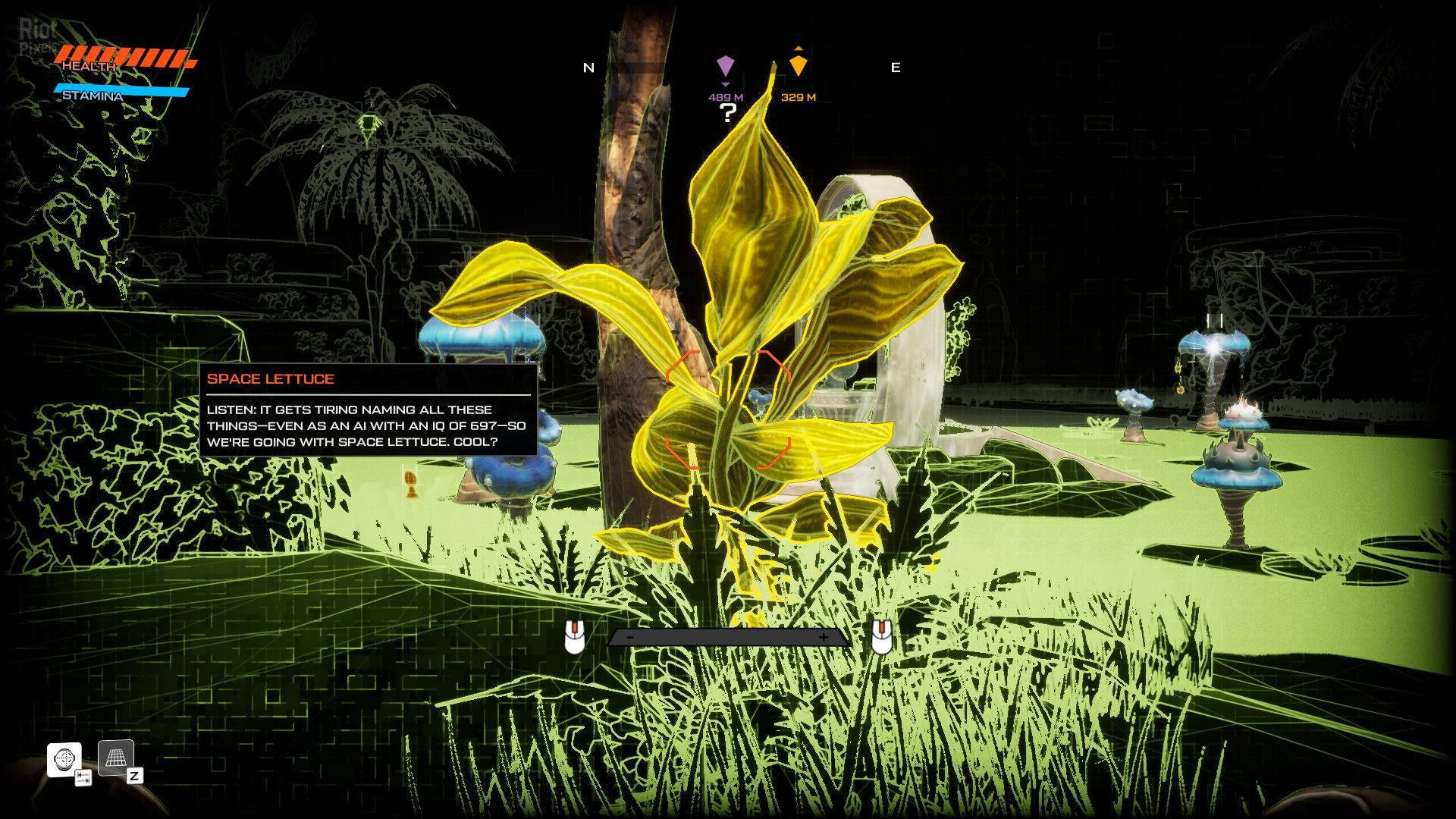Viewport: 1456px width, 819px height.
Task: Select the orange waypoint marker on compass
Action: [798, 65]
